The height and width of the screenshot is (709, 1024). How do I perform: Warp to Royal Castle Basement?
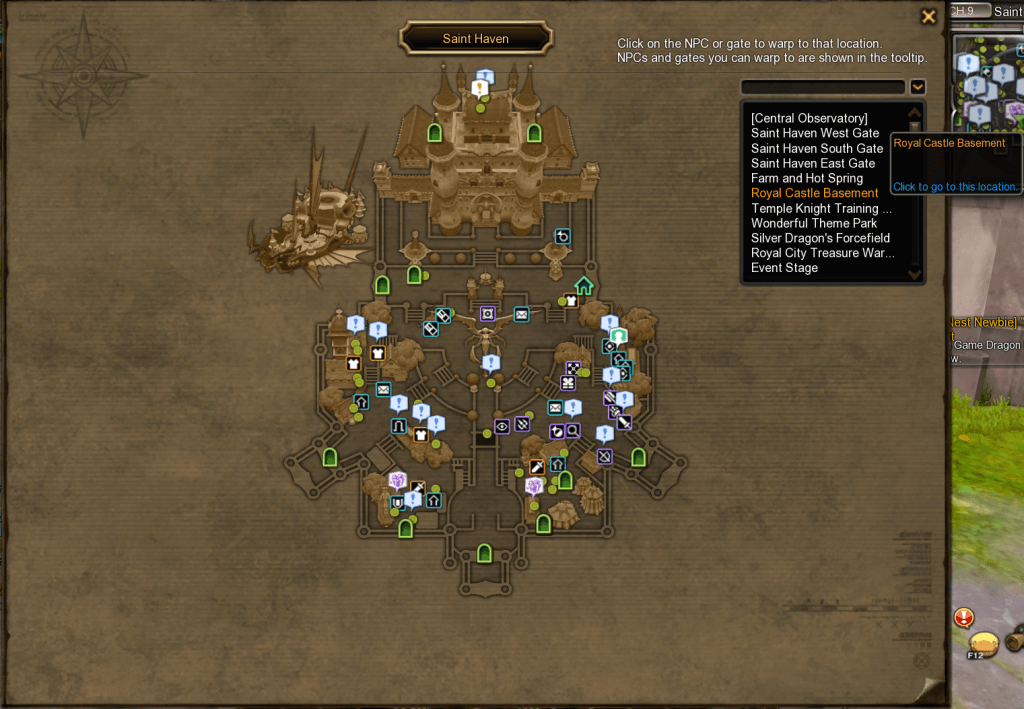click(815, 193)
